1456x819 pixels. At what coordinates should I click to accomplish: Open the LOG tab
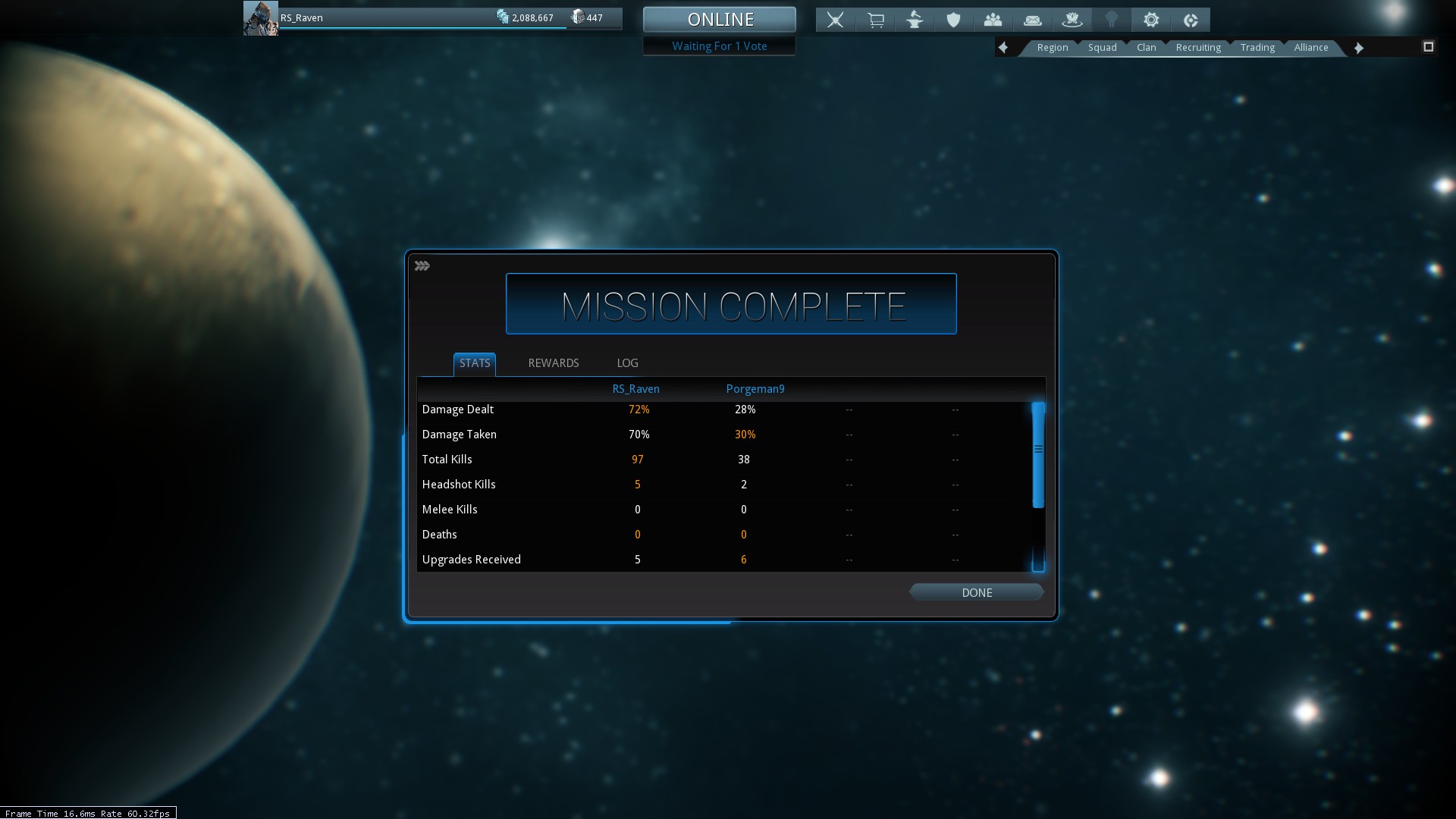click(x=627, y=363)
